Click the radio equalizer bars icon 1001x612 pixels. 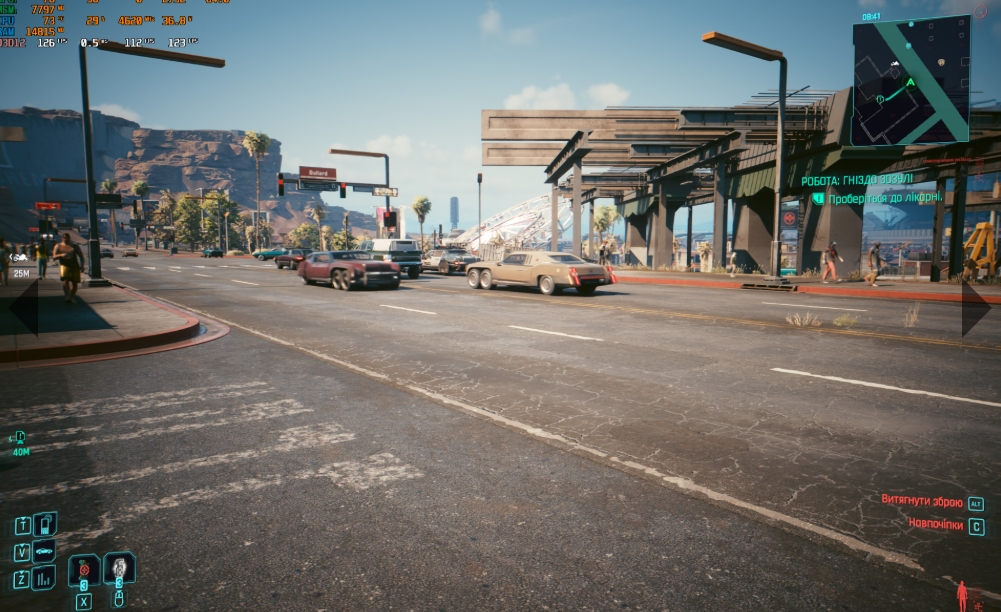pyautogui.click(x=44, y=578)
